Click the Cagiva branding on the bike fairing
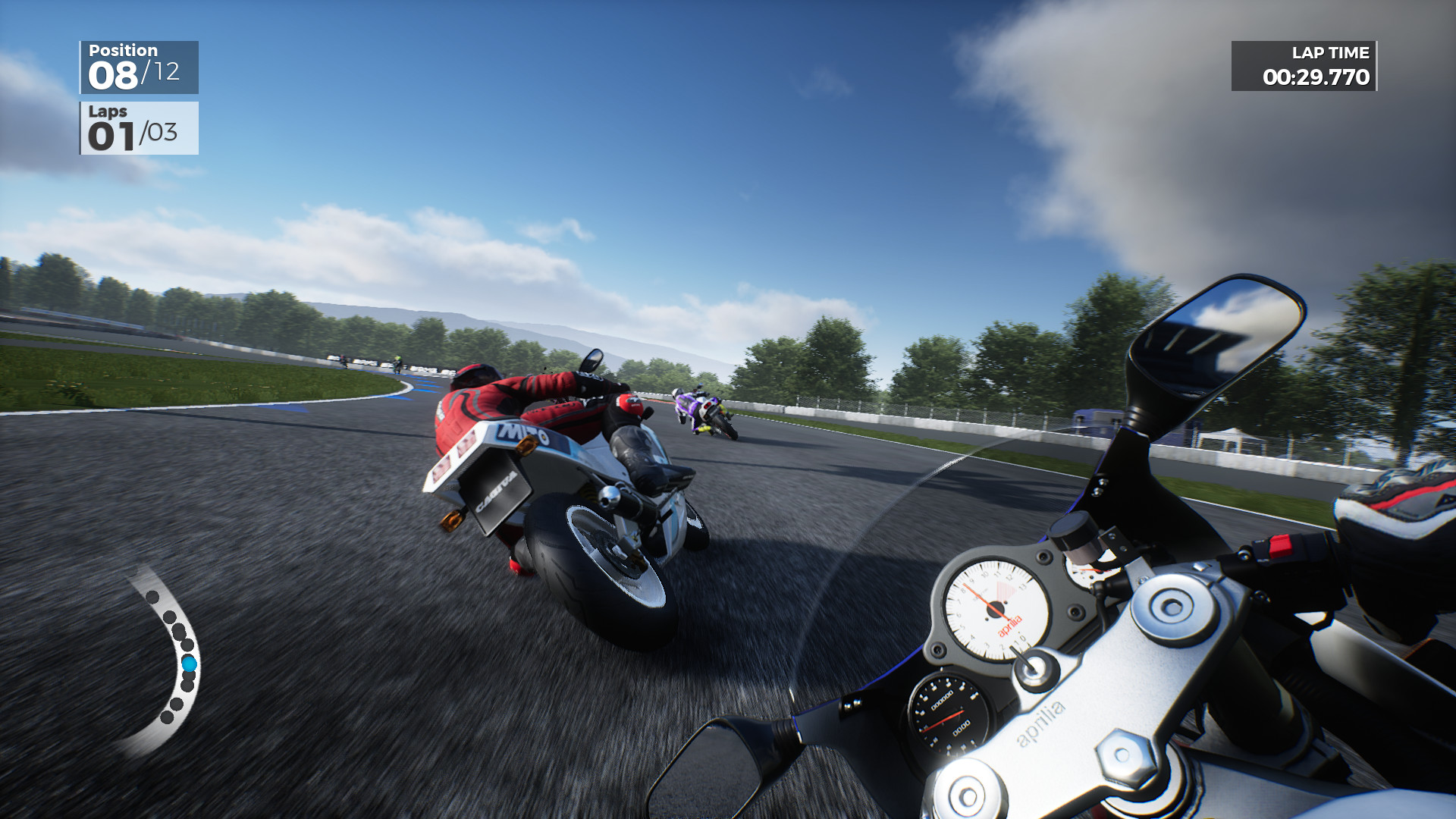The image size is (1456, 819). click(x=497, y=491)
